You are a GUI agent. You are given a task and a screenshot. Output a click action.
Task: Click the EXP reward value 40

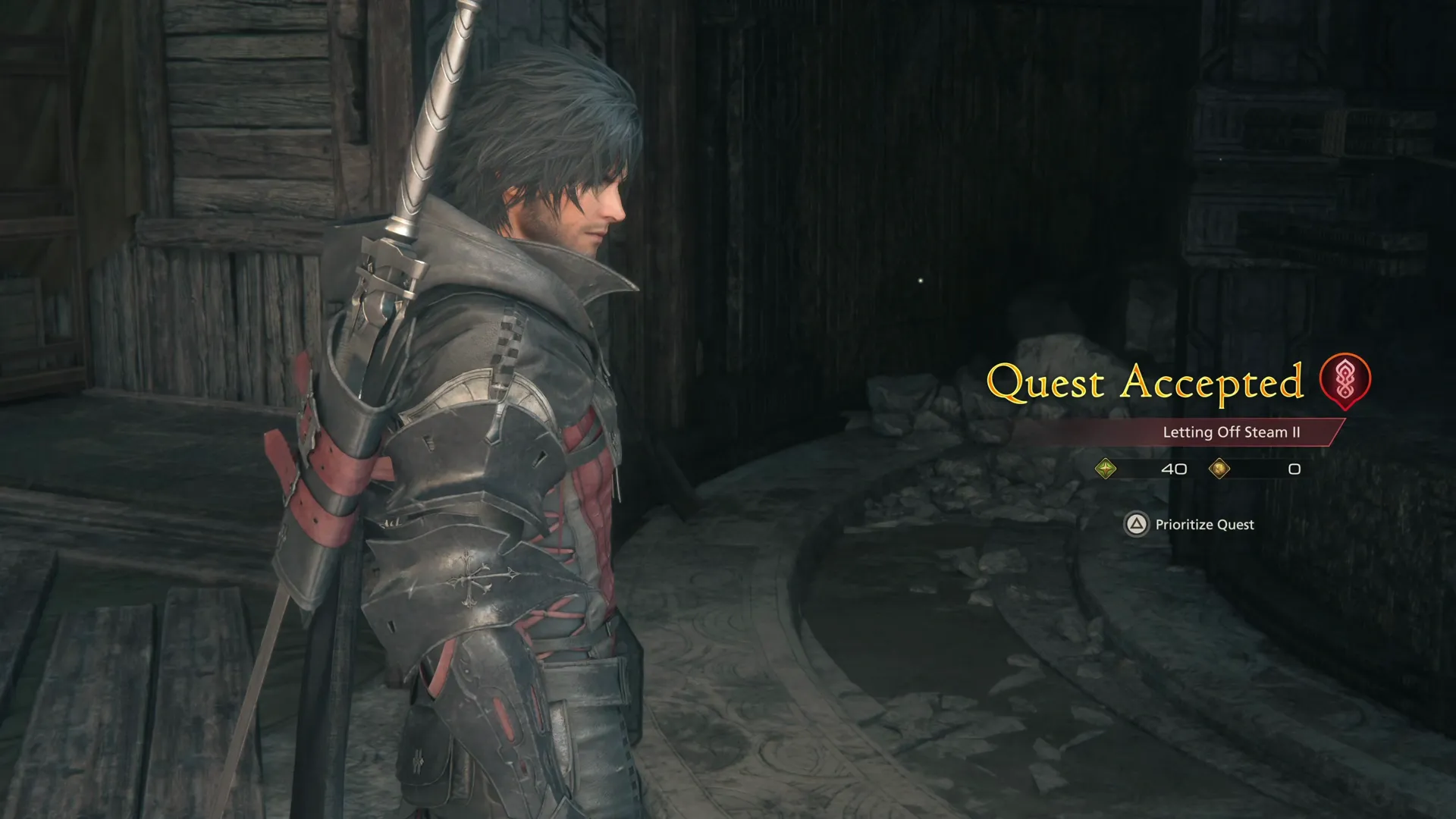pyautogui.click(x=1174, y=469)
